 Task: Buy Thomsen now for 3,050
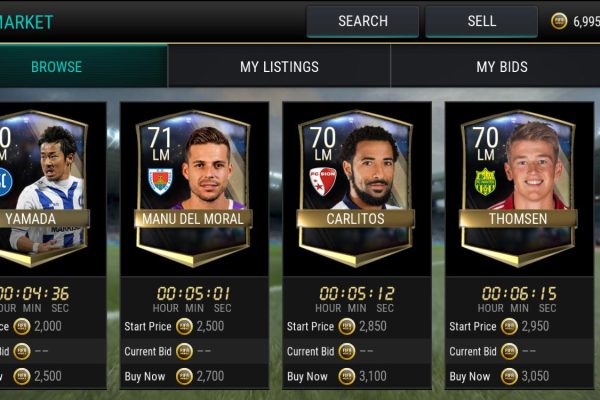click(x=518, y=377)
